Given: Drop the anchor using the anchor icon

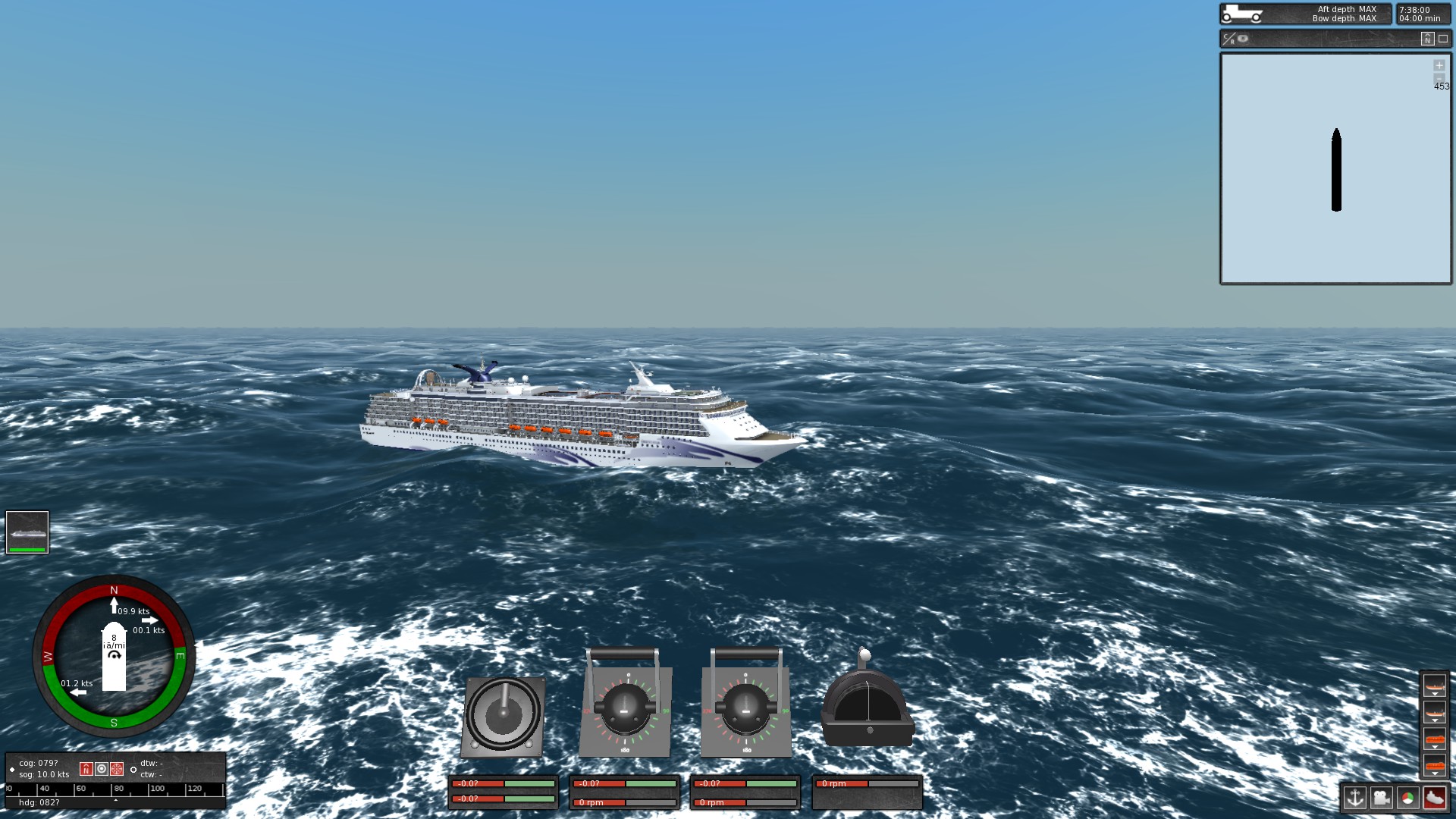Looking at the screenshot, I should [1355, 798].
